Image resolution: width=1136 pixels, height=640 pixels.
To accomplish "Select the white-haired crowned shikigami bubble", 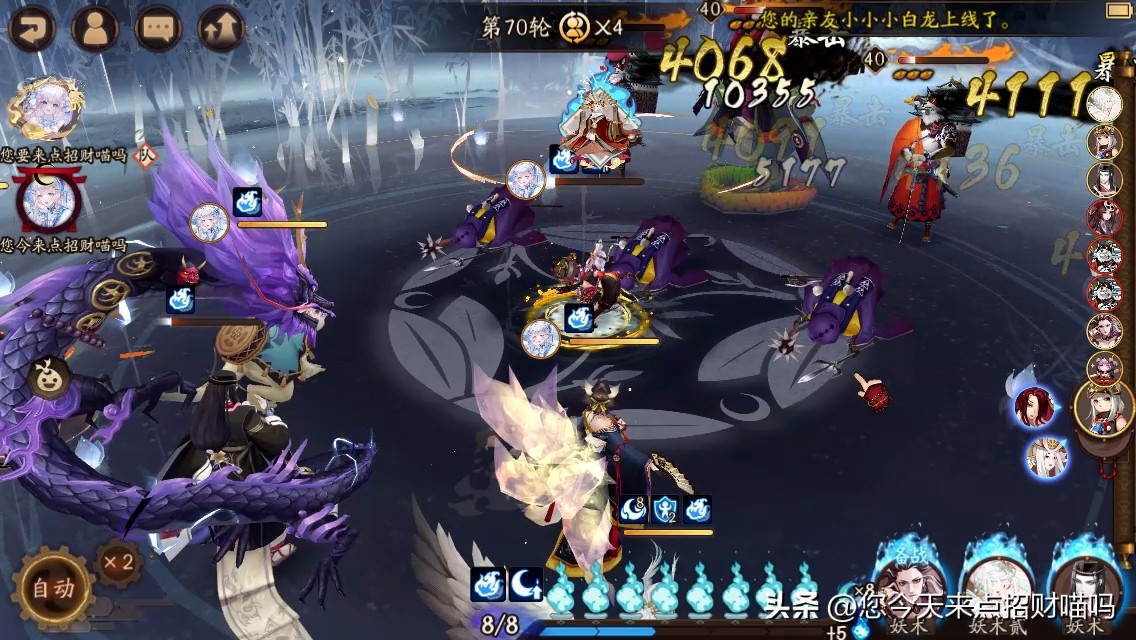I will point(1047,457).
